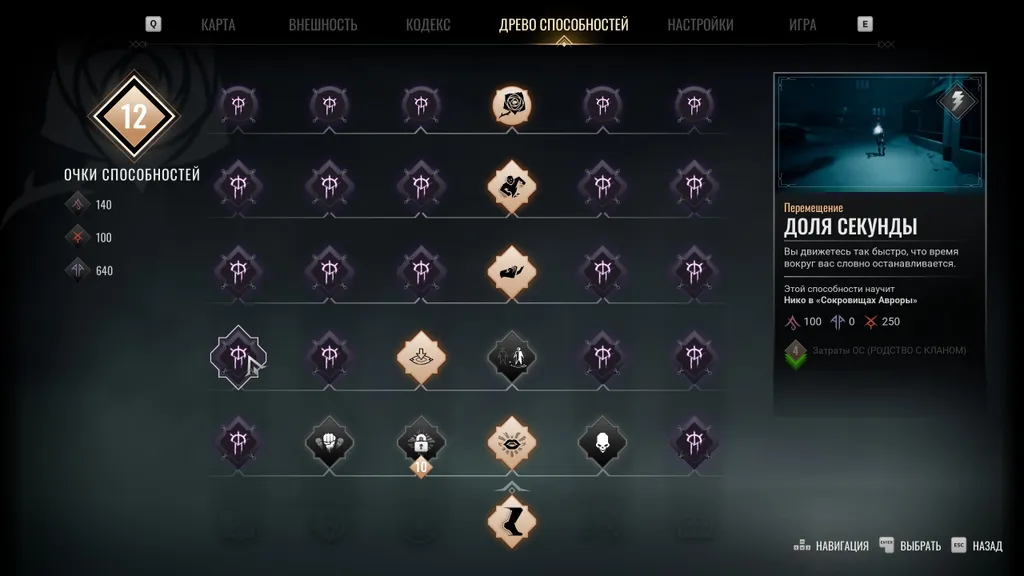Choose the boot ability node
Screen dimensions: 1024x576
(511, 522)
